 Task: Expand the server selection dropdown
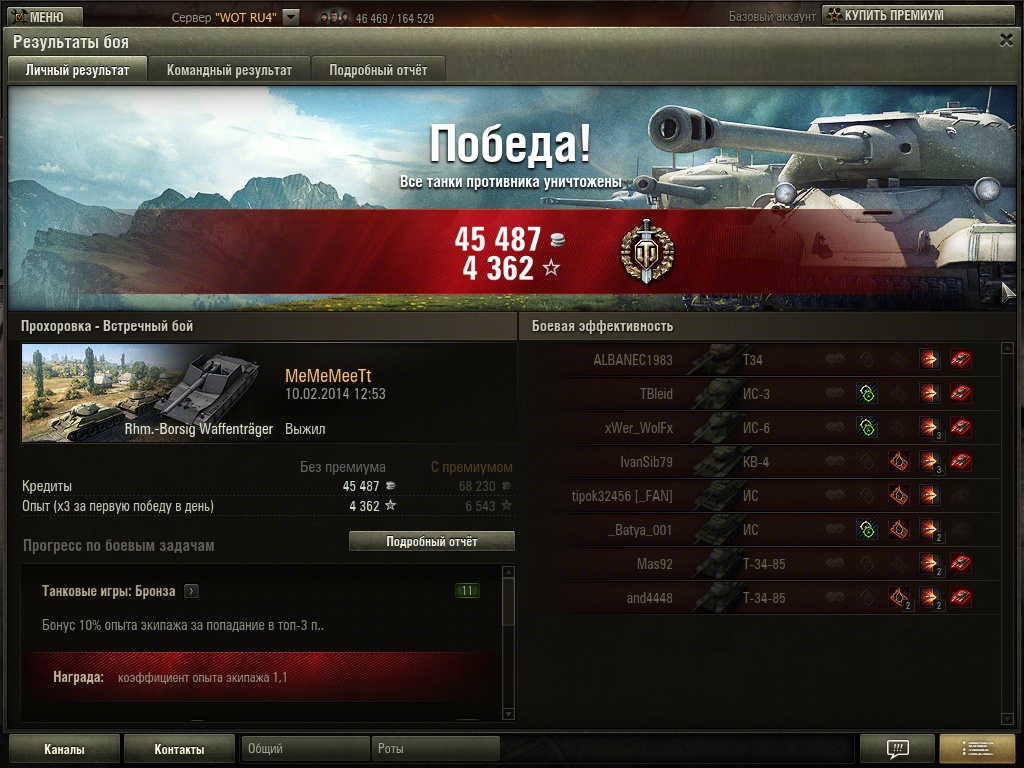[290, 17]
